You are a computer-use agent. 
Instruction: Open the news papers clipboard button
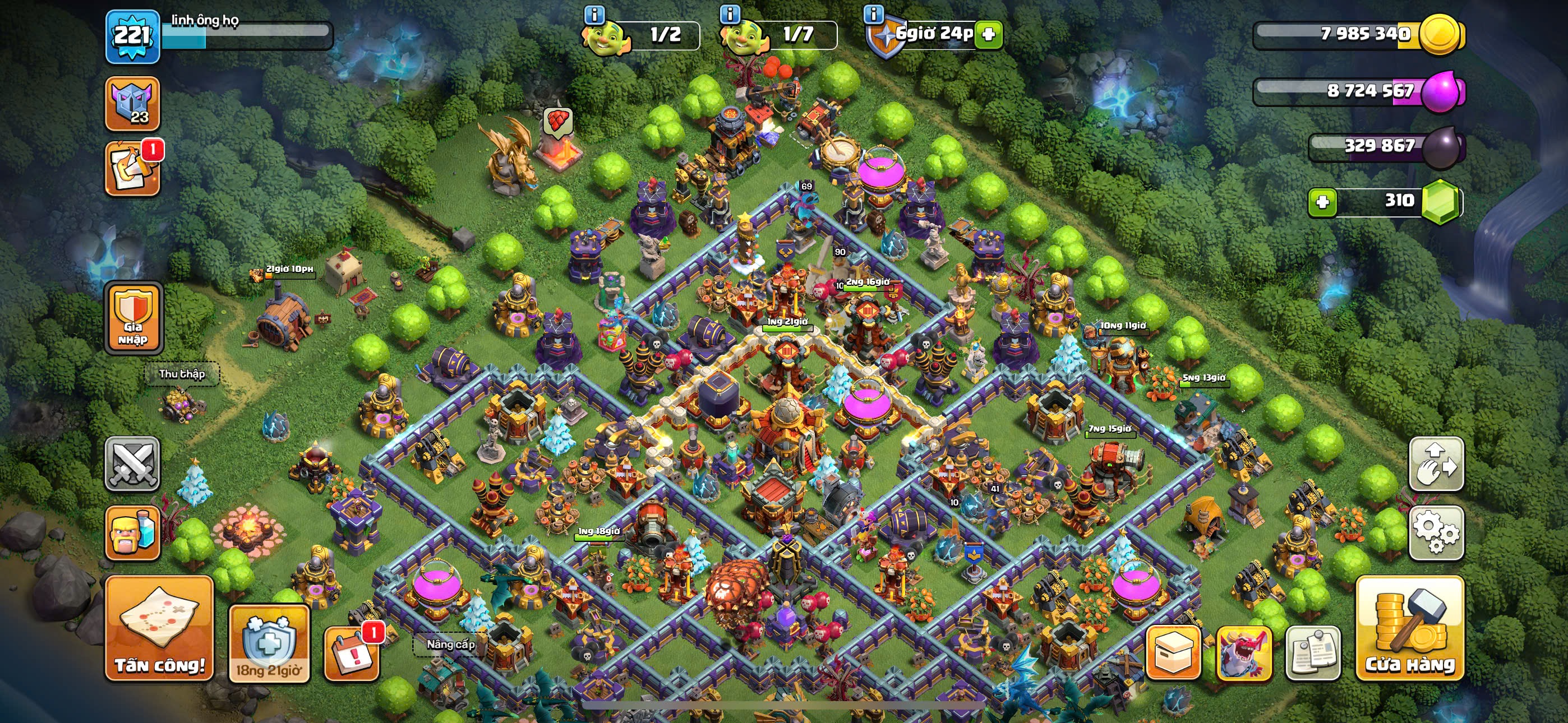pos(1313,652)
